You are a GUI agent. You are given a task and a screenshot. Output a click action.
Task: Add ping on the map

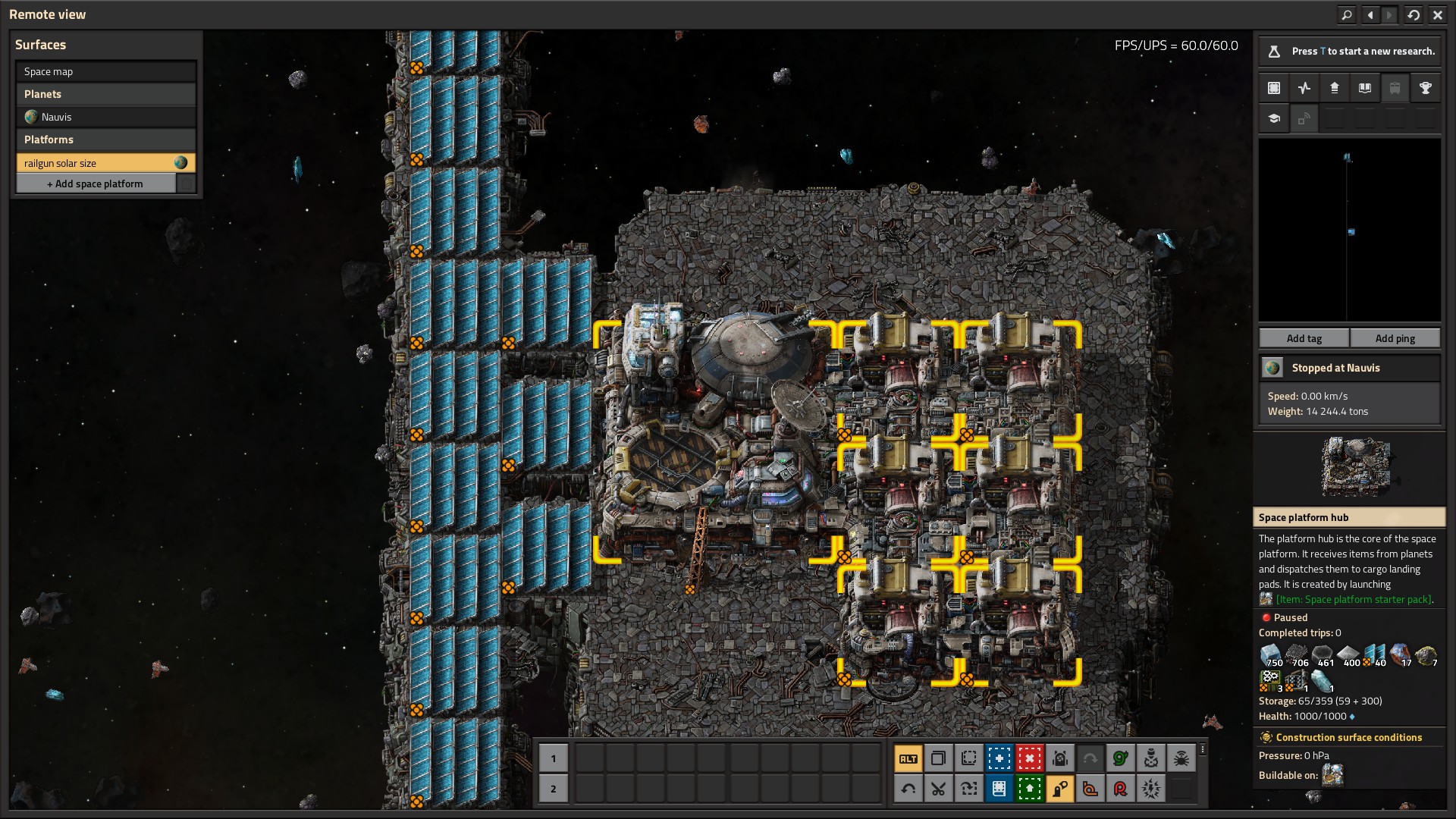pos(1395,338)
